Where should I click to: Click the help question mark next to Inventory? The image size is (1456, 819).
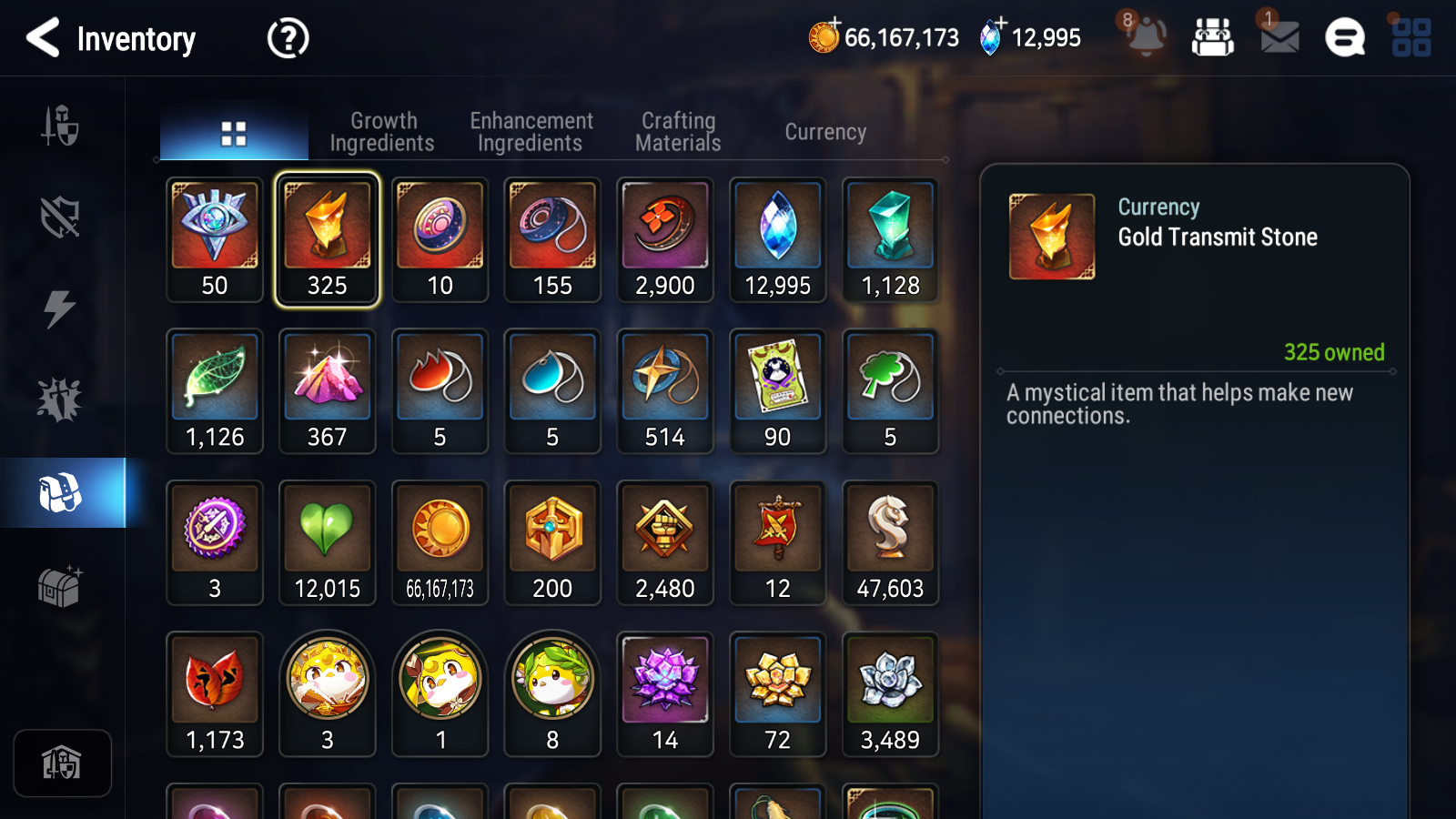287,38
